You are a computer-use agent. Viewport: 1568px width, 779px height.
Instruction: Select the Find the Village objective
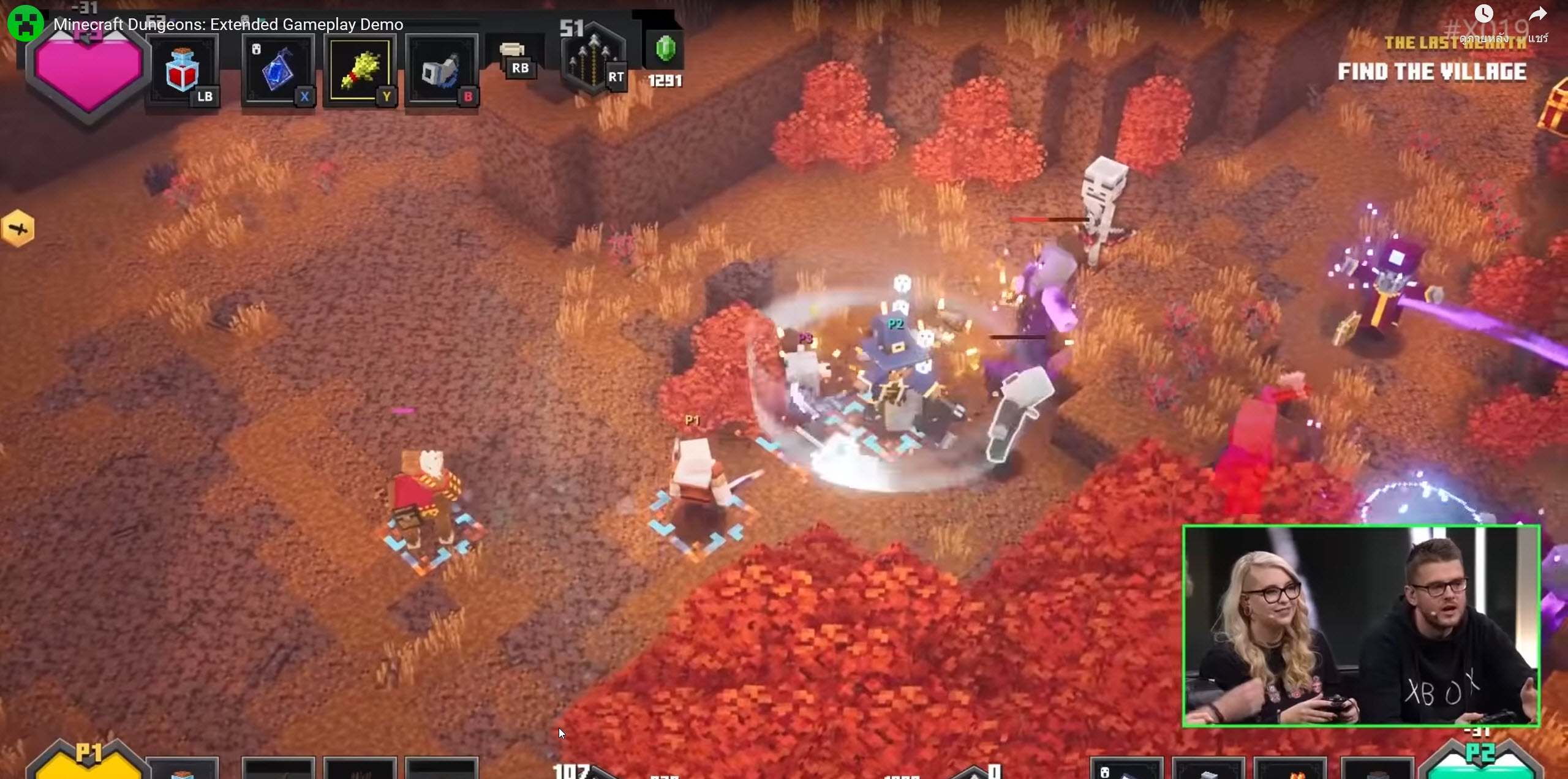pos(1431,72)
